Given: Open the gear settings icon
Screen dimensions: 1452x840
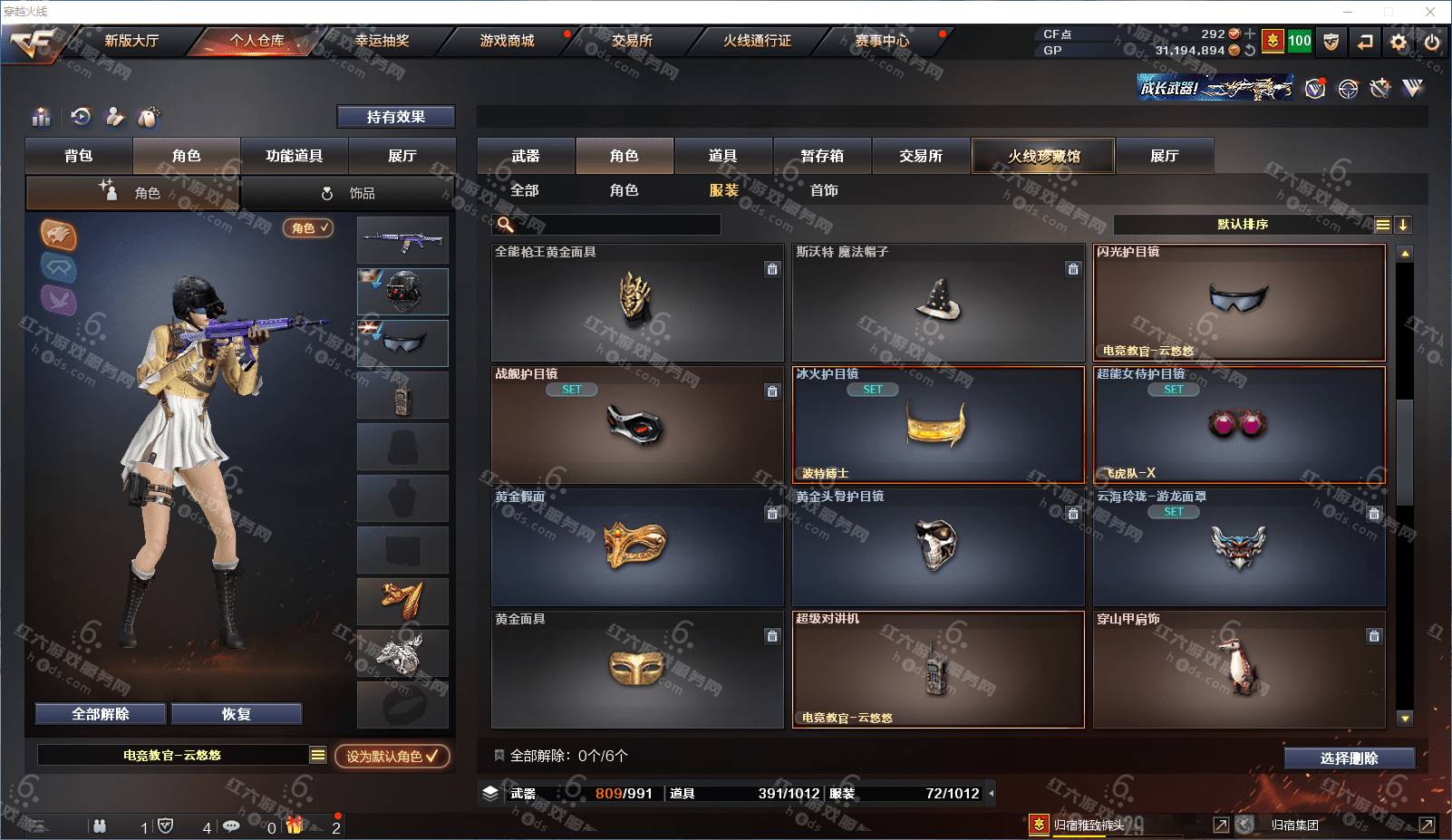Looking at the screenshot, I should coord(1399,42).
